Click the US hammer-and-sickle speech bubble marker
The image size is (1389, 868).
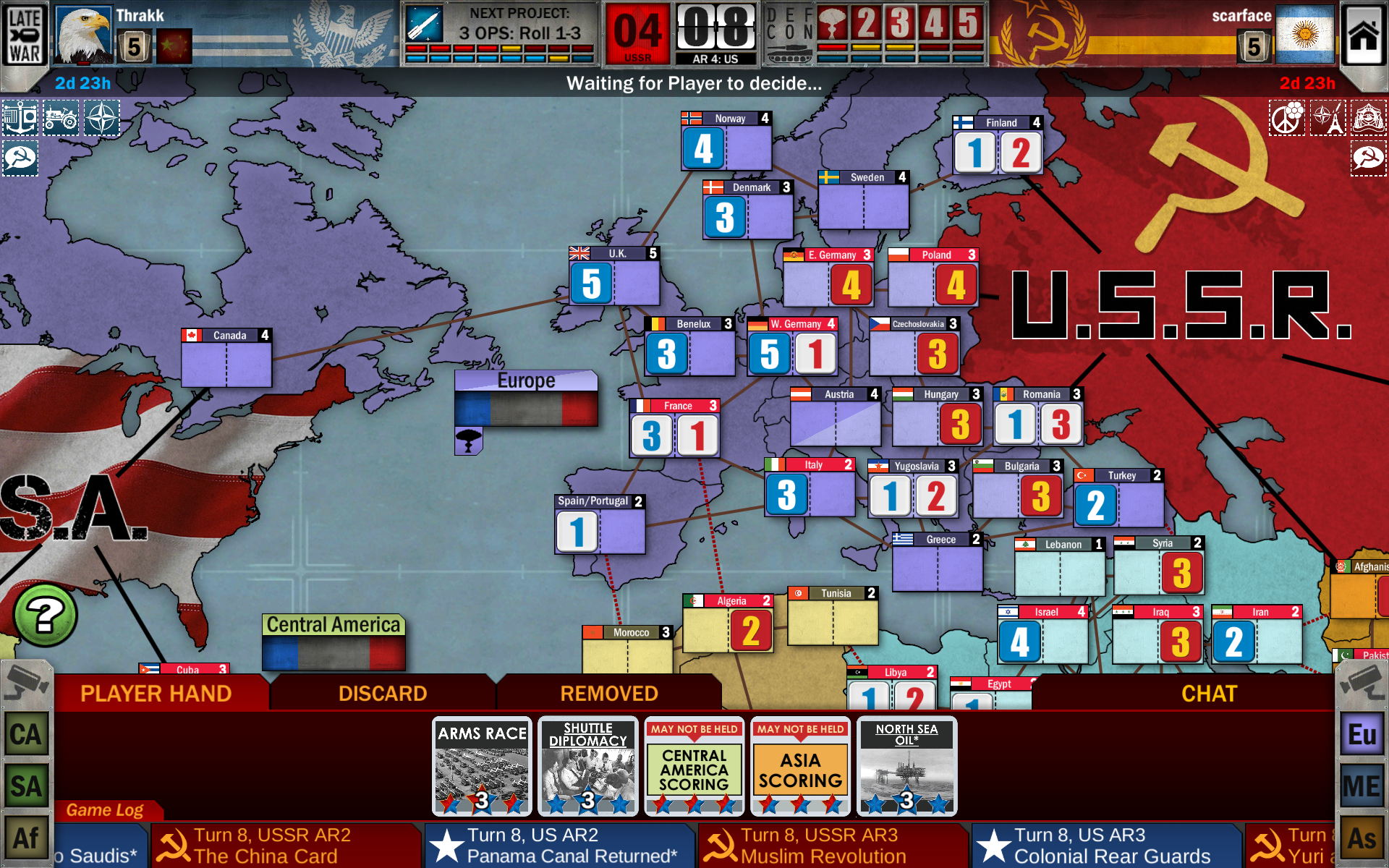[20, 157]
